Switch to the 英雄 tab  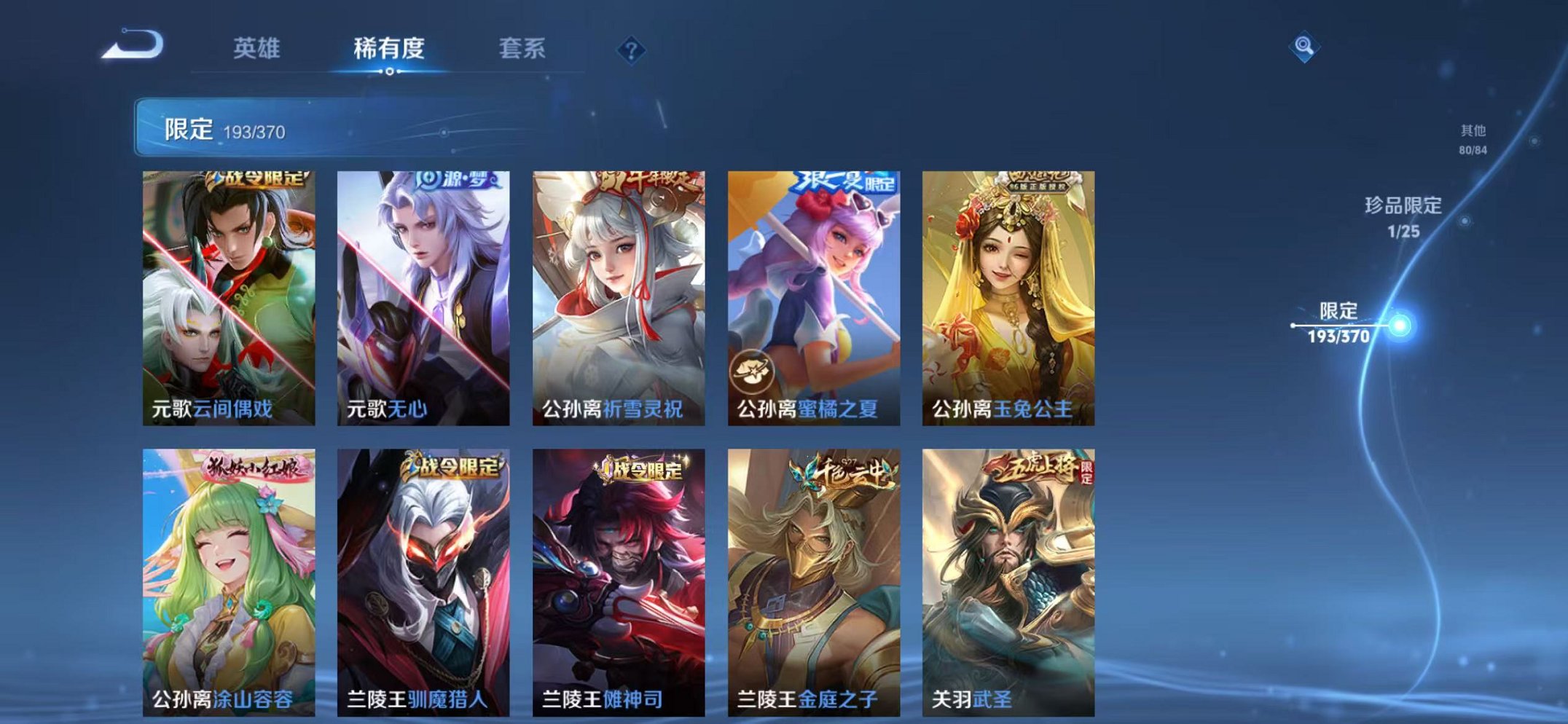[257, 47]
